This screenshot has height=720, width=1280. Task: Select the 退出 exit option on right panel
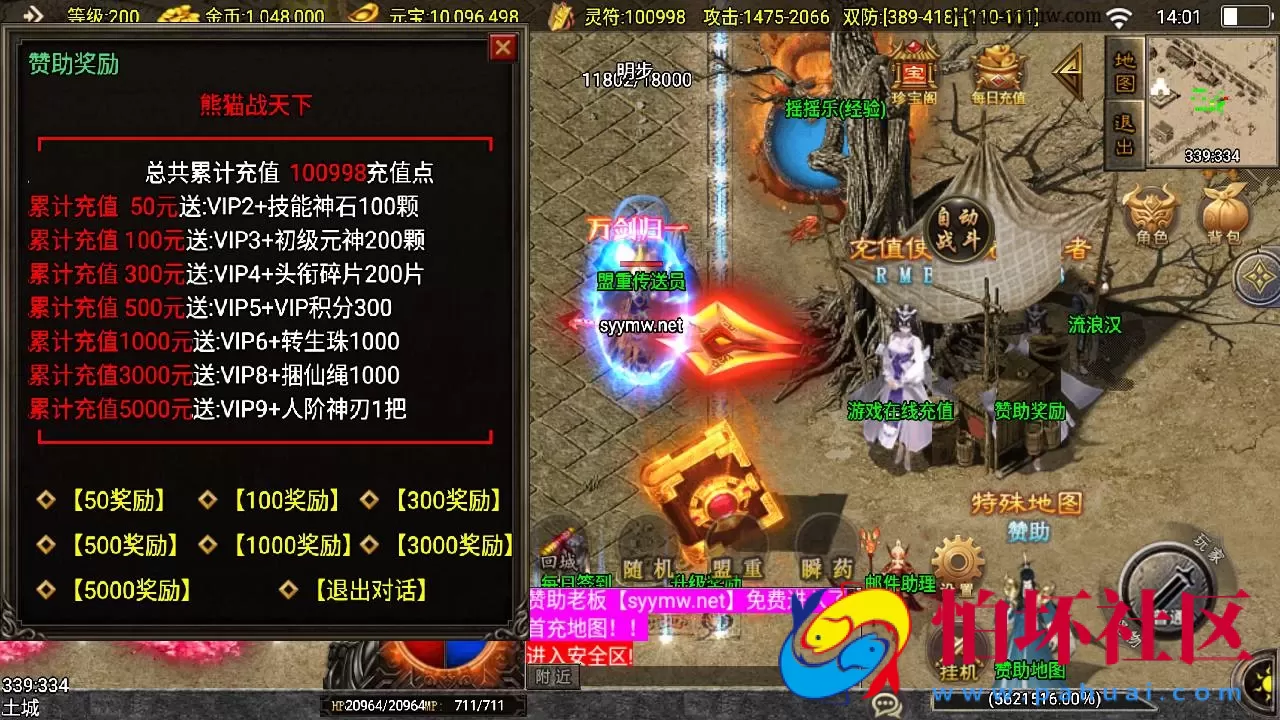tap(1122, 133)
